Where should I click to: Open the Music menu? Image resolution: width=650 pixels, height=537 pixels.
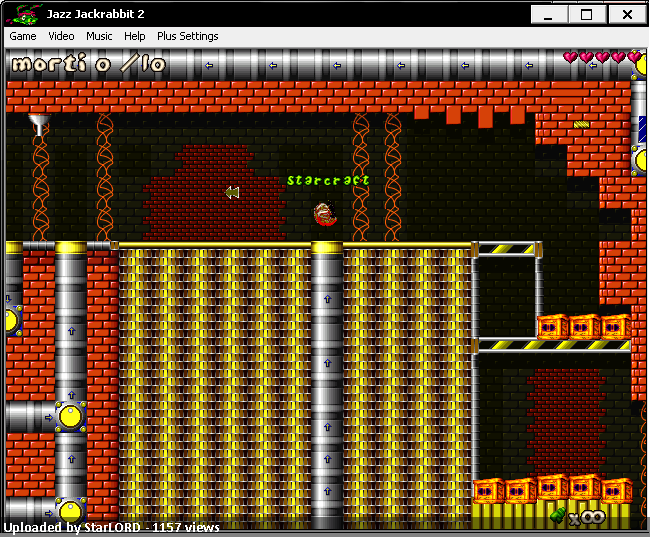(x=99, y=36)
